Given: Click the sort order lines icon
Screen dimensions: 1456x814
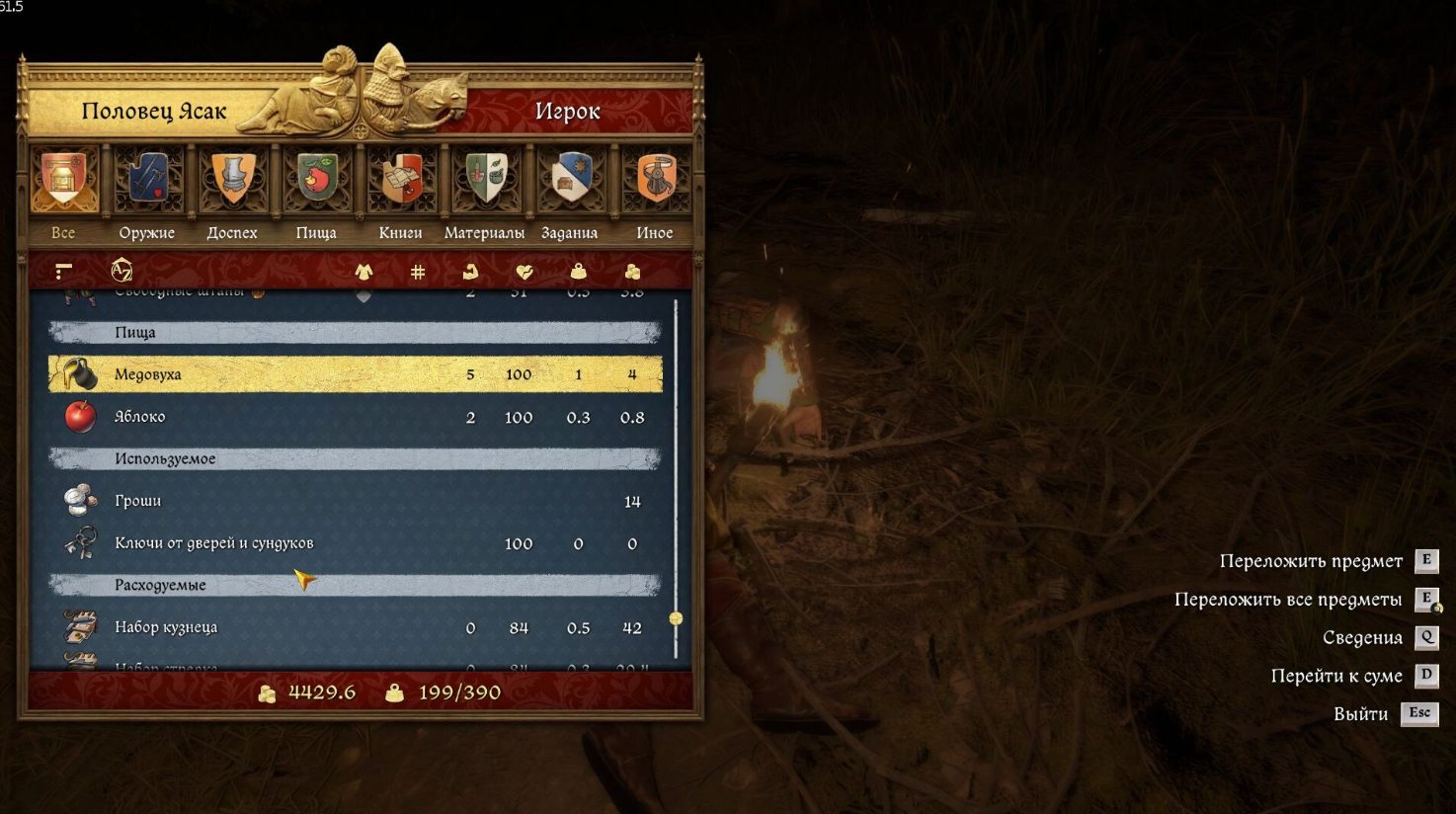Looking at the screenshot, I should point(64,271).
